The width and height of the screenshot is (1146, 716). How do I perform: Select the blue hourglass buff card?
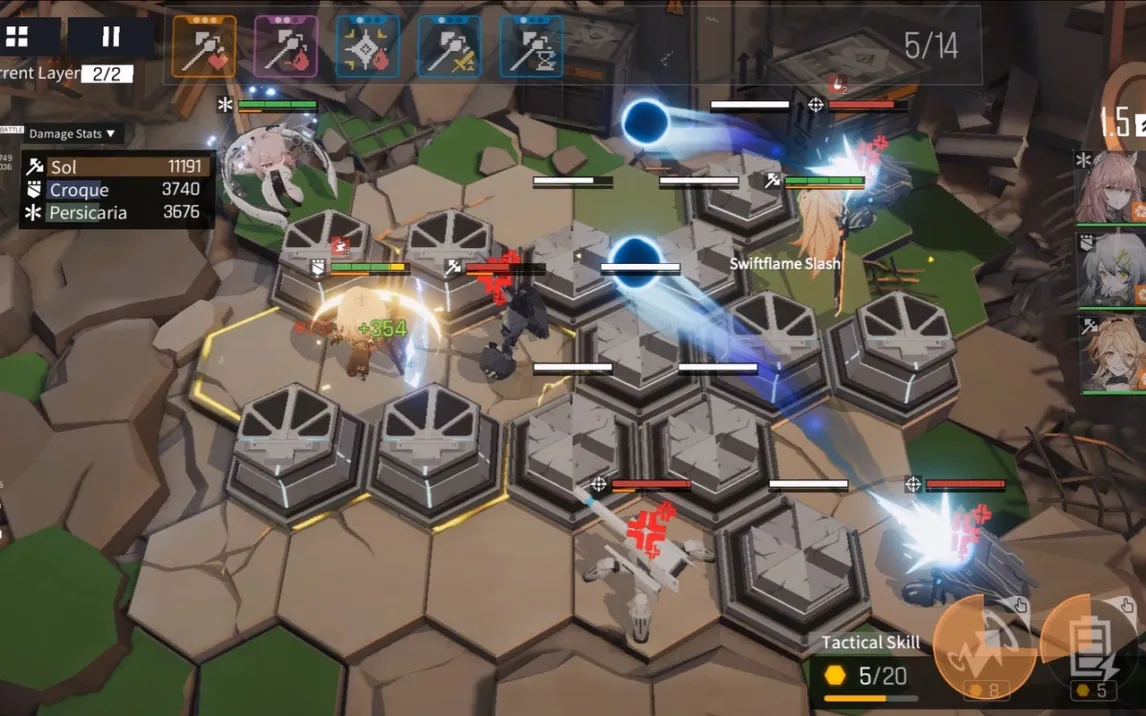(x=531, y=46)
